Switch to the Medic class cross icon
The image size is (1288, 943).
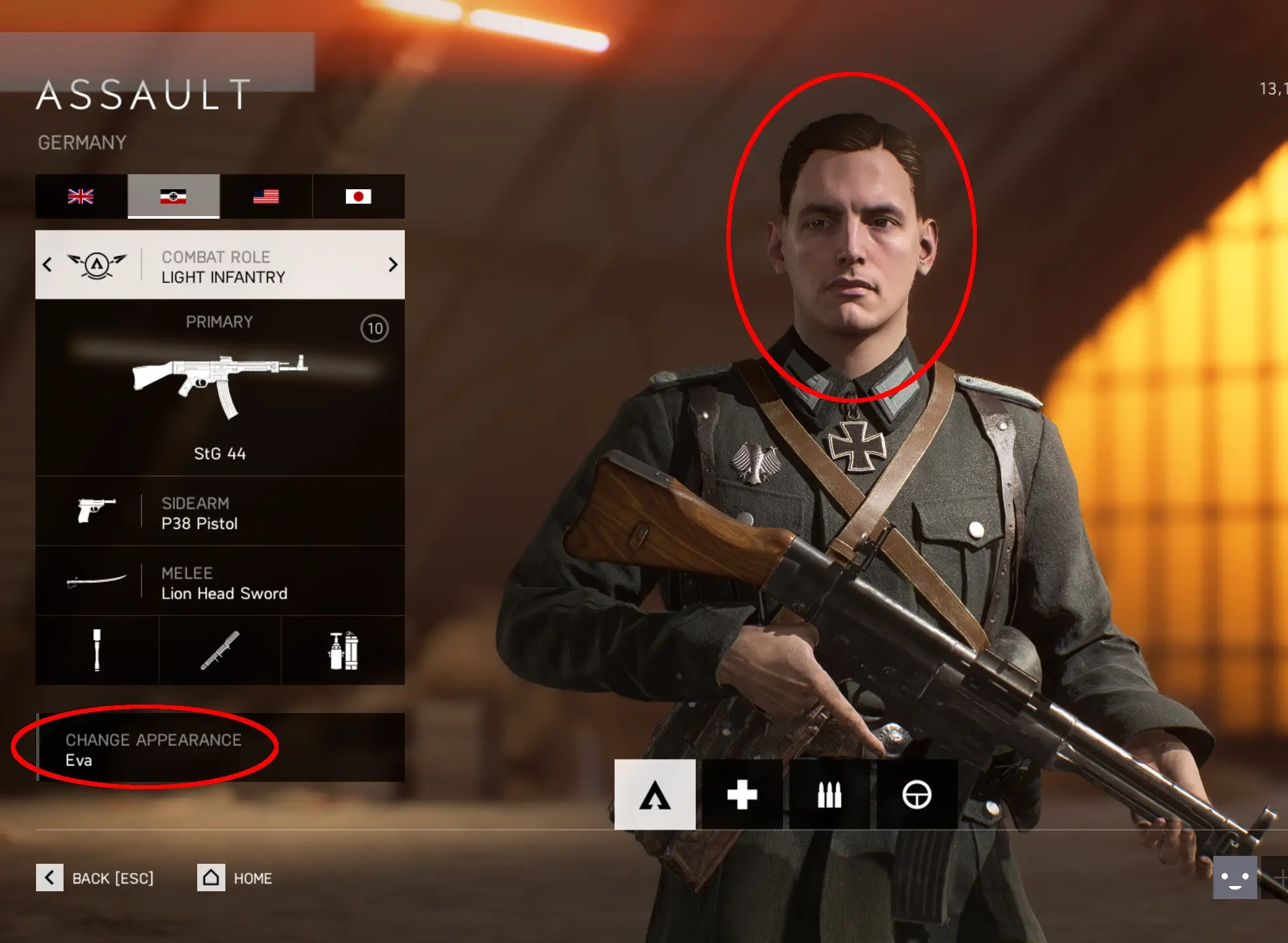(742, 795)
